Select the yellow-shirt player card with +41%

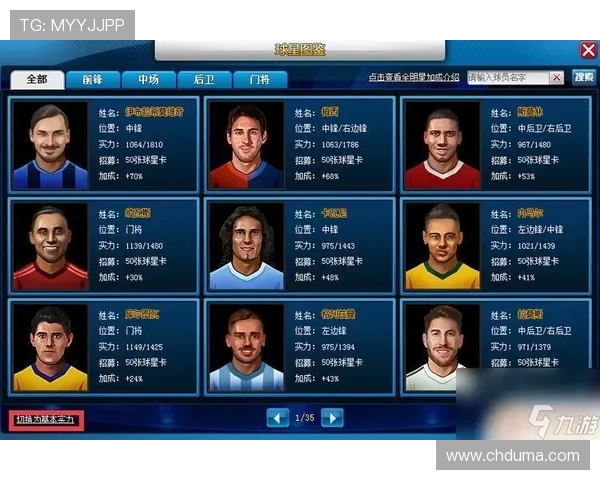[495, 244]
